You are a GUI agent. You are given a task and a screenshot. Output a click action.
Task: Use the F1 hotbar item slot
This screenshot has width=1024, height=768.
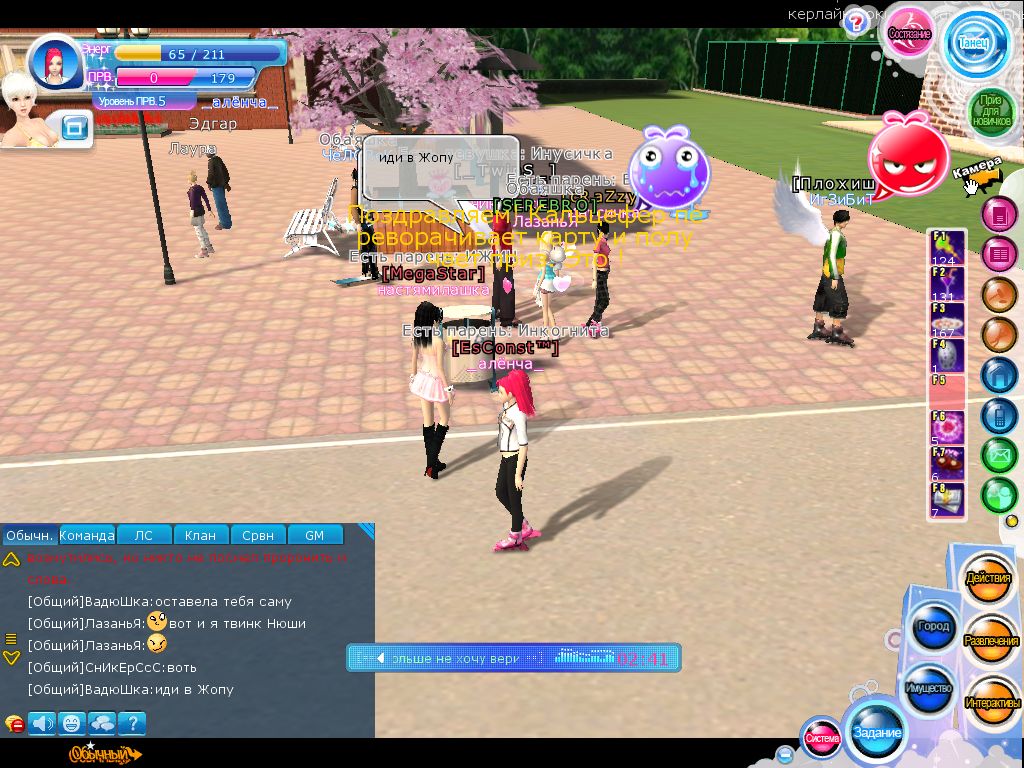(947, 246)
